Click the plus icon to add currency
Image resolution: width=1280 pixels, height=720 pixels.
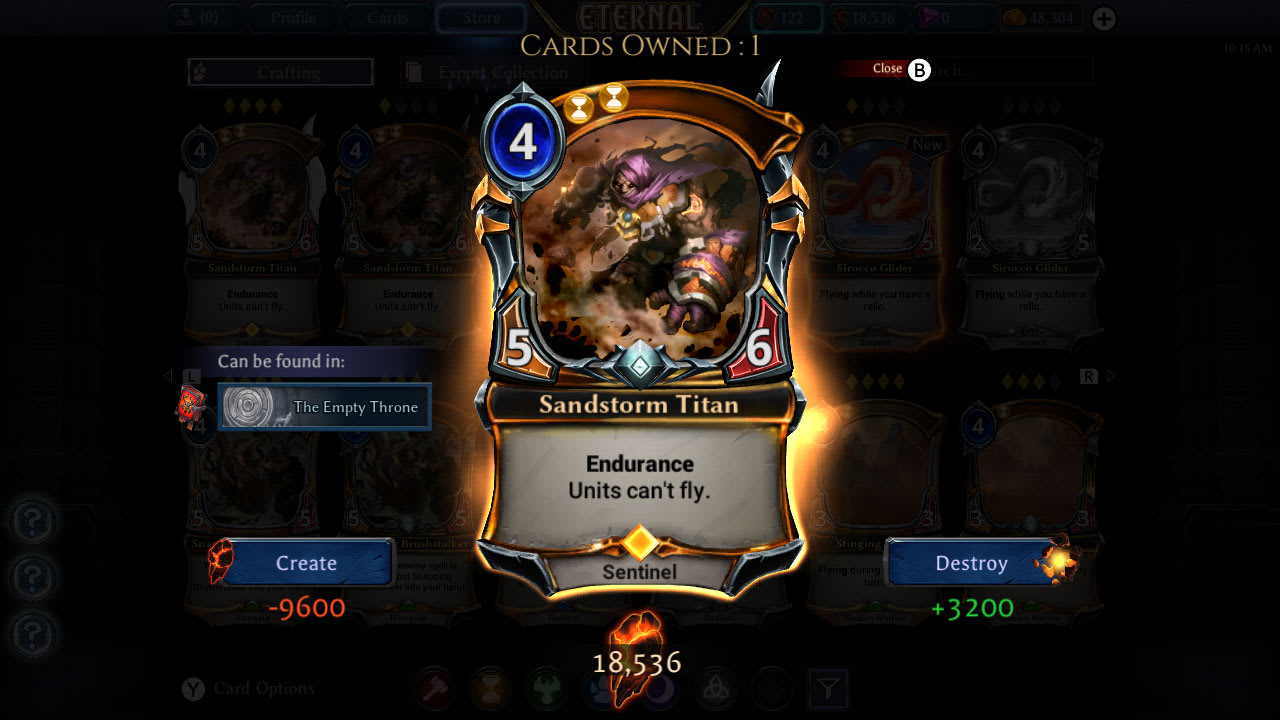click(x=1102, y=17)
